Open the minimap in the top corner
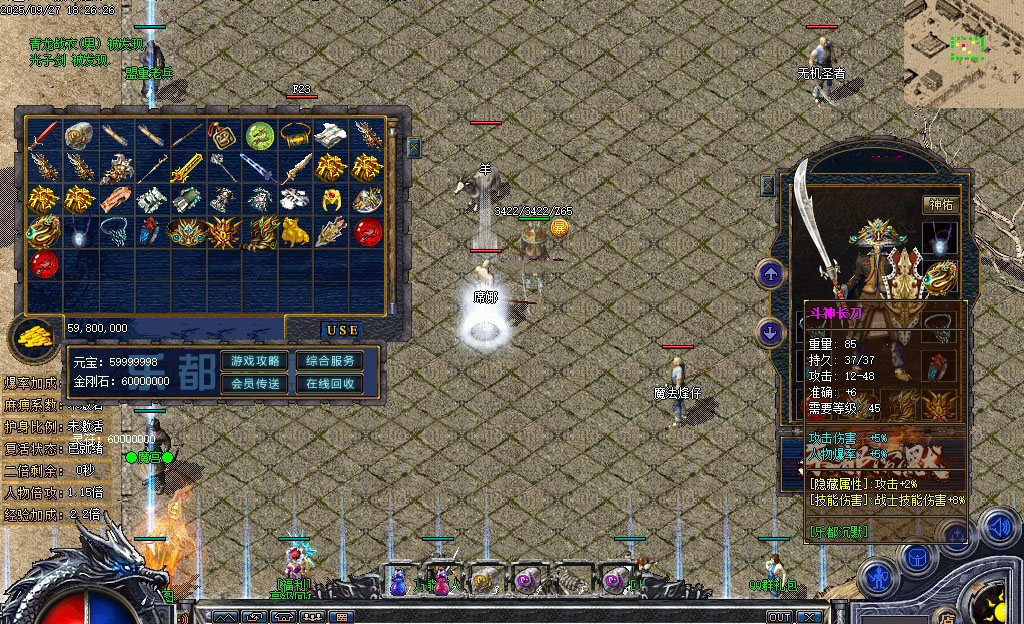Viewport: 1024px width, 624px height. click(963, 52)
